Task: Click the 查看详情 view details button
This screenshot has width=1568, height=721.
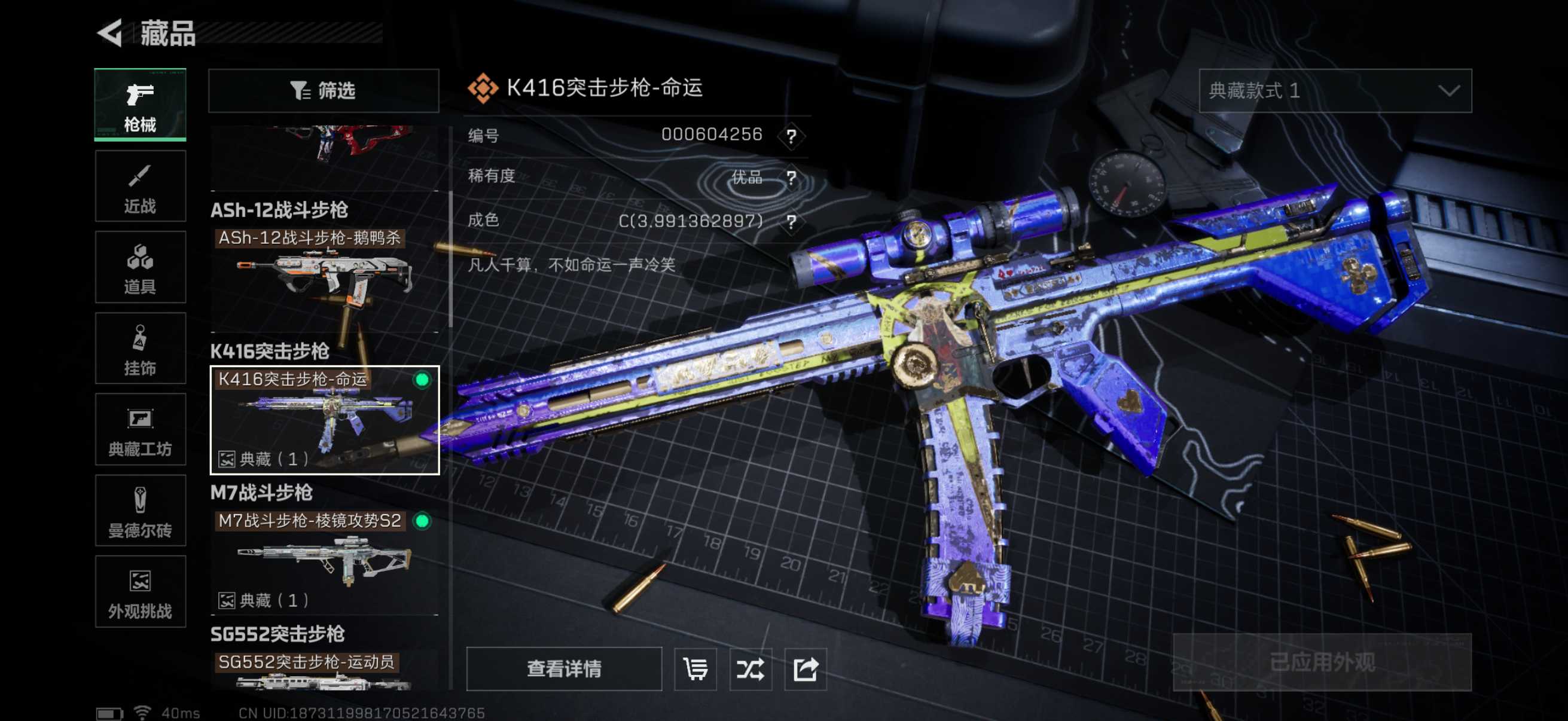Action: [564, 668]
